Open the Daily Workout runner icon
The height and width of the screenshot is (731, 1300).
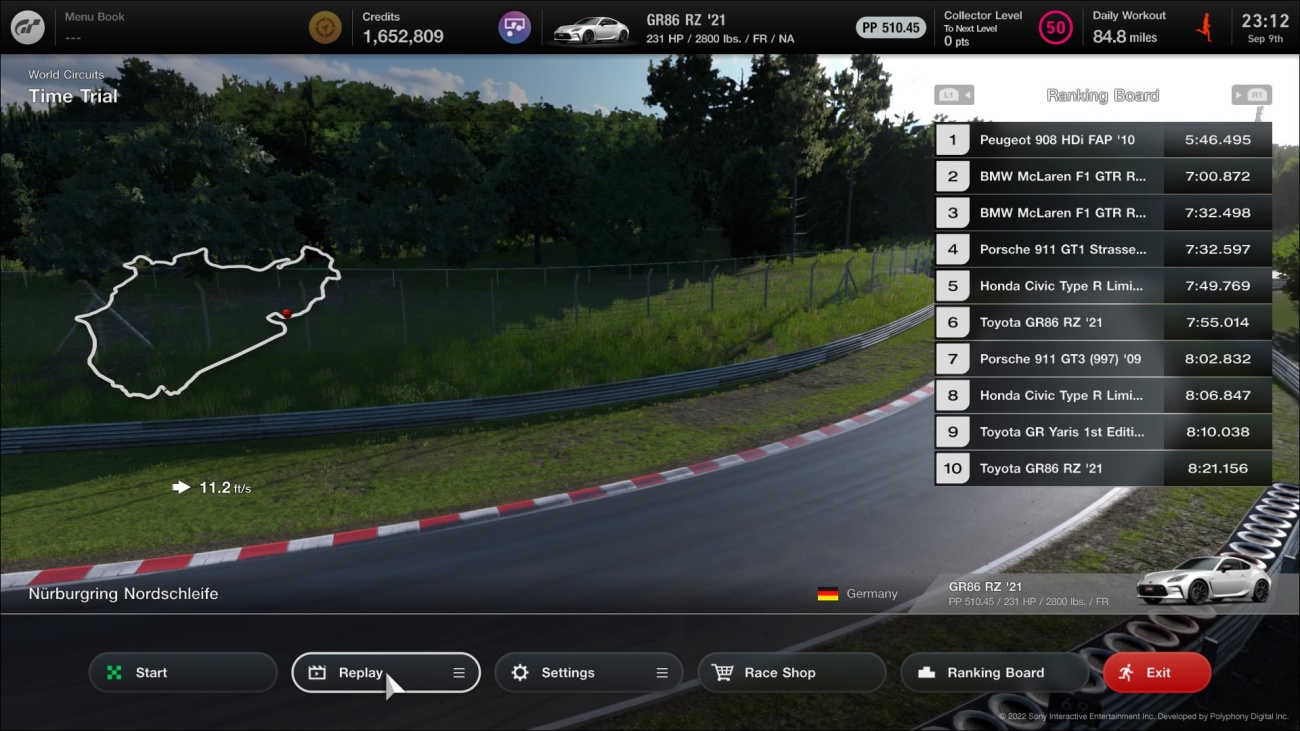[1205, 27]
